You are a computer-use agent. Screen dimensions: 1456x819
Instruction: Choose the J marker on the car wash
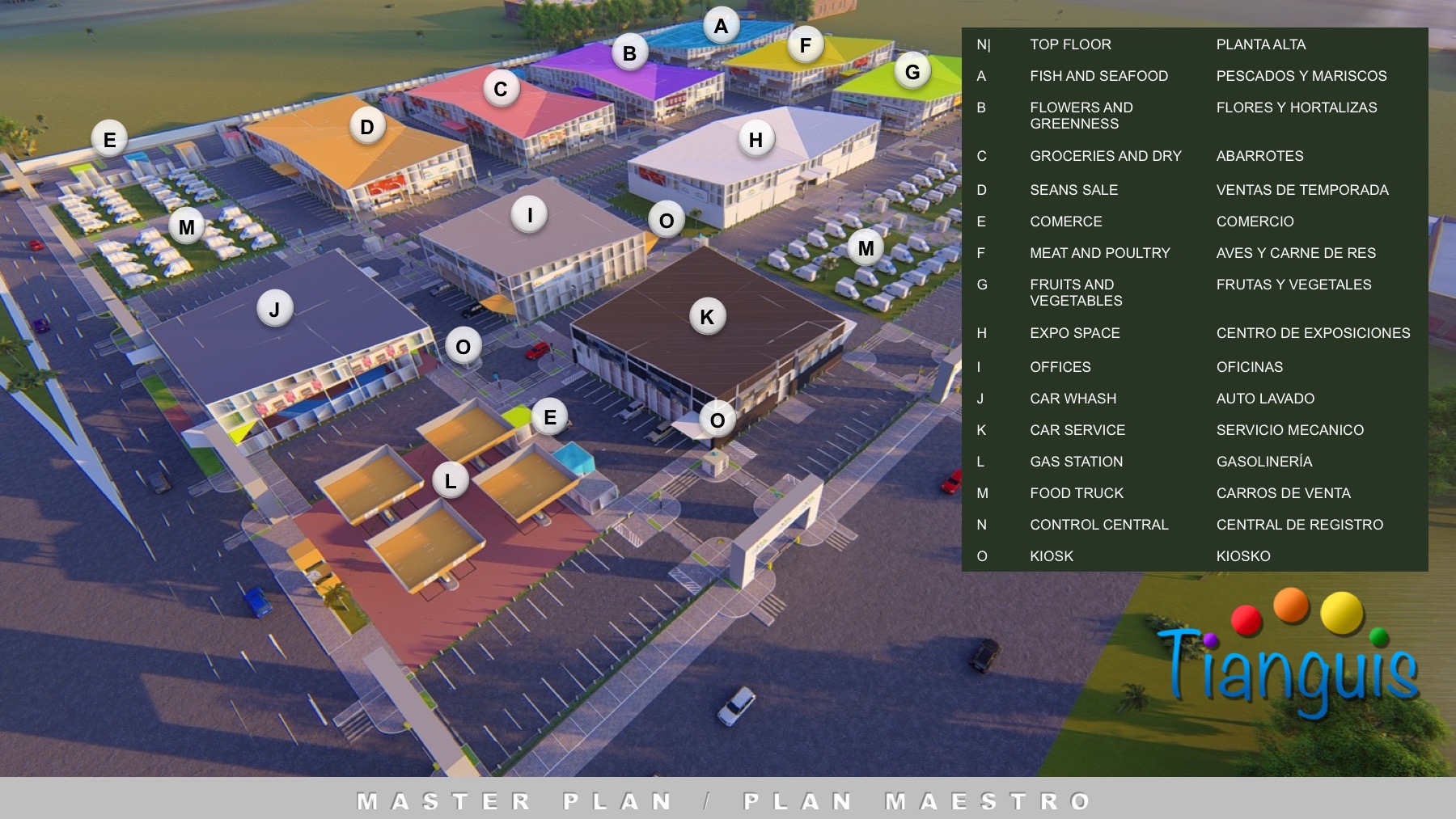point(274,309)
